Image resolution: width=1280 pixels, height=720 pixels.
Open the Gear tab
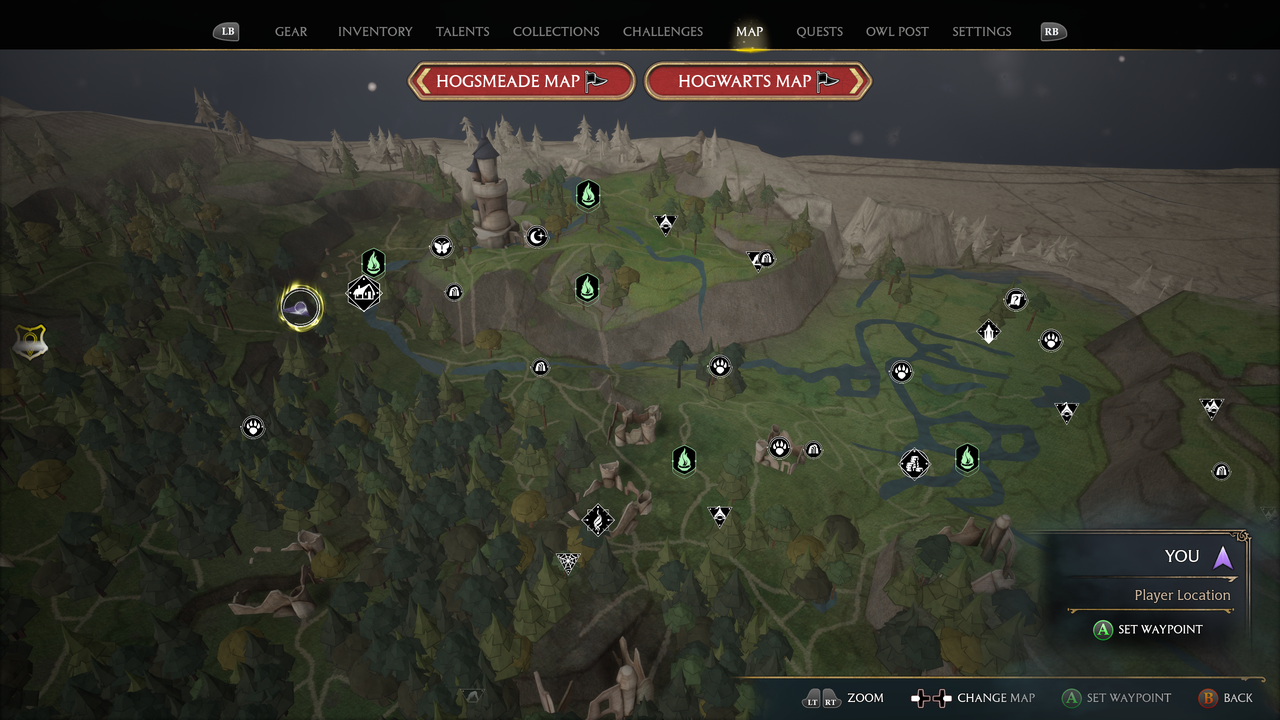(x=291, y=32)
